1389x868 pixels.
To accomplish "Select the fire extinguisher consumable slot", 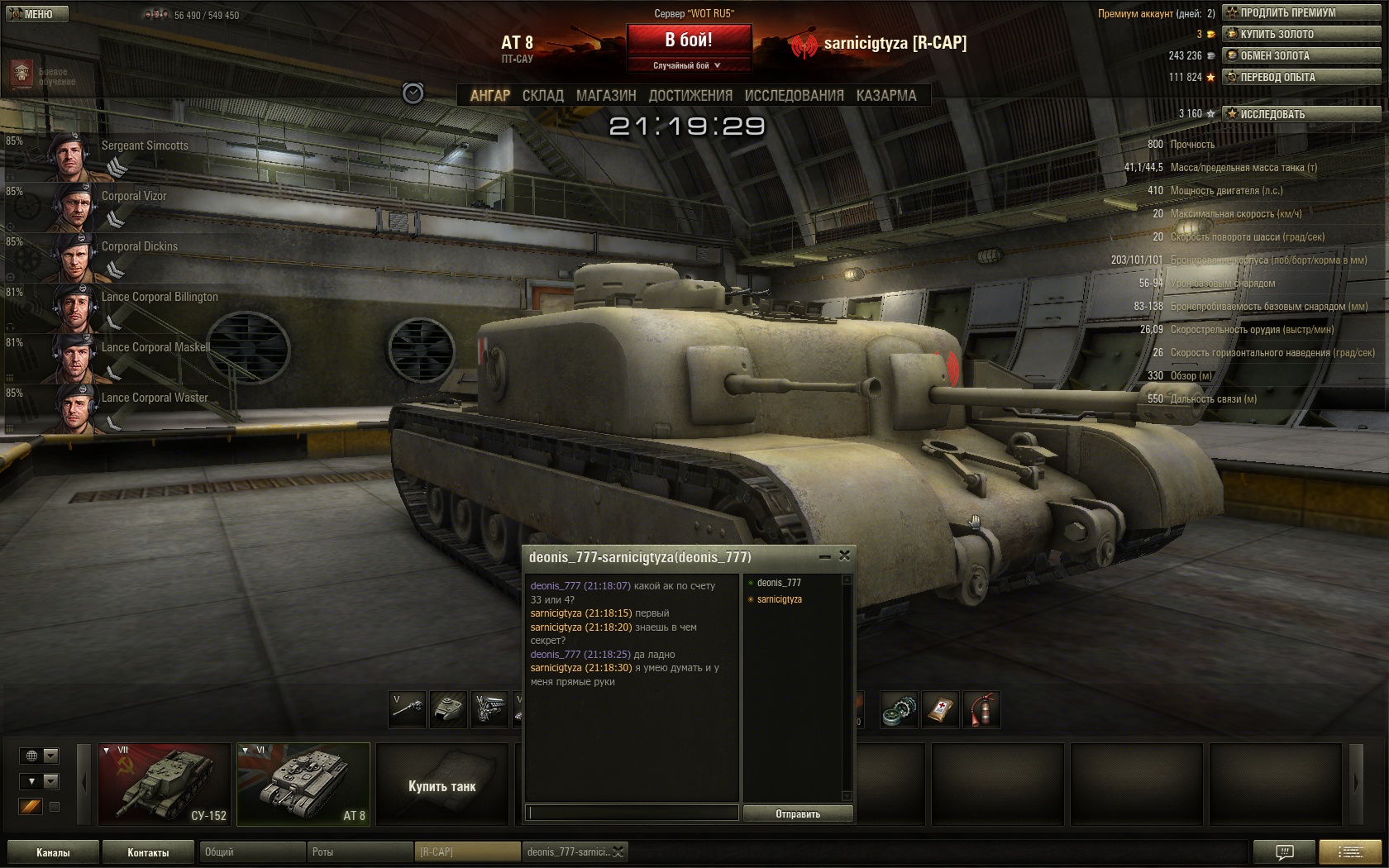I will (981, 710).
